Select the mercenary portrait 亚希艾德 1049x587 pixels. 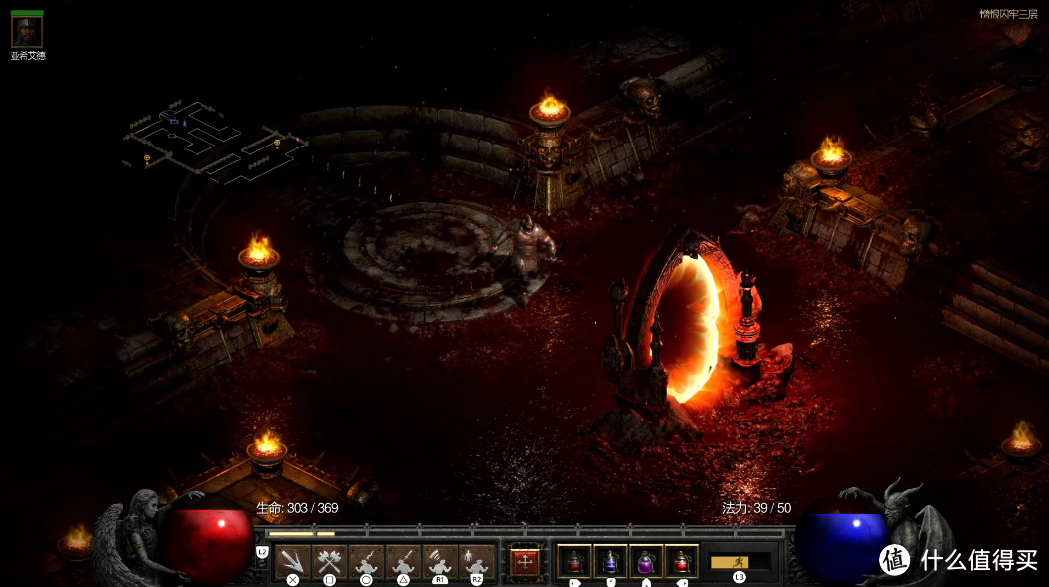pyautogui.click(x=27, y=30)
